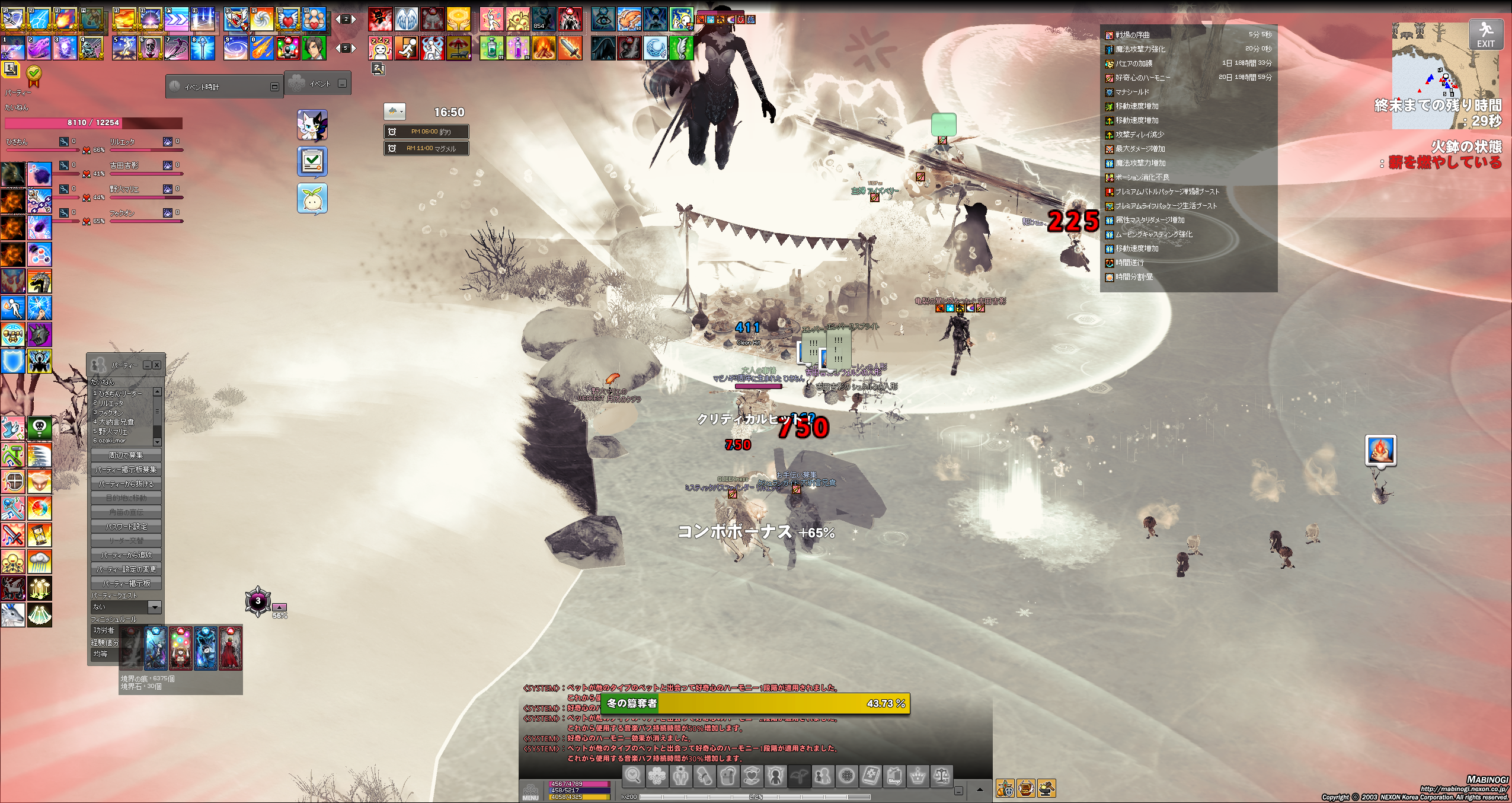Expand the party quest dropdown
Viewport: 1512px width, 803px height.
pyautogui.click(x=154, y=607)
